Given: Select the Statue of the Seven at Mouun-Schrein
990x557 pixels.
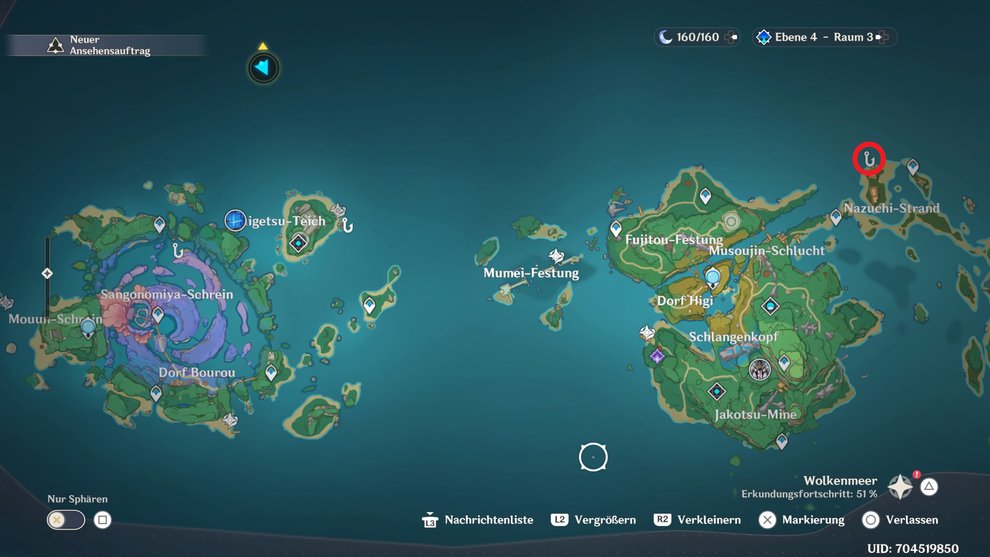Looking at the screenshot, I should coord(88,326).
